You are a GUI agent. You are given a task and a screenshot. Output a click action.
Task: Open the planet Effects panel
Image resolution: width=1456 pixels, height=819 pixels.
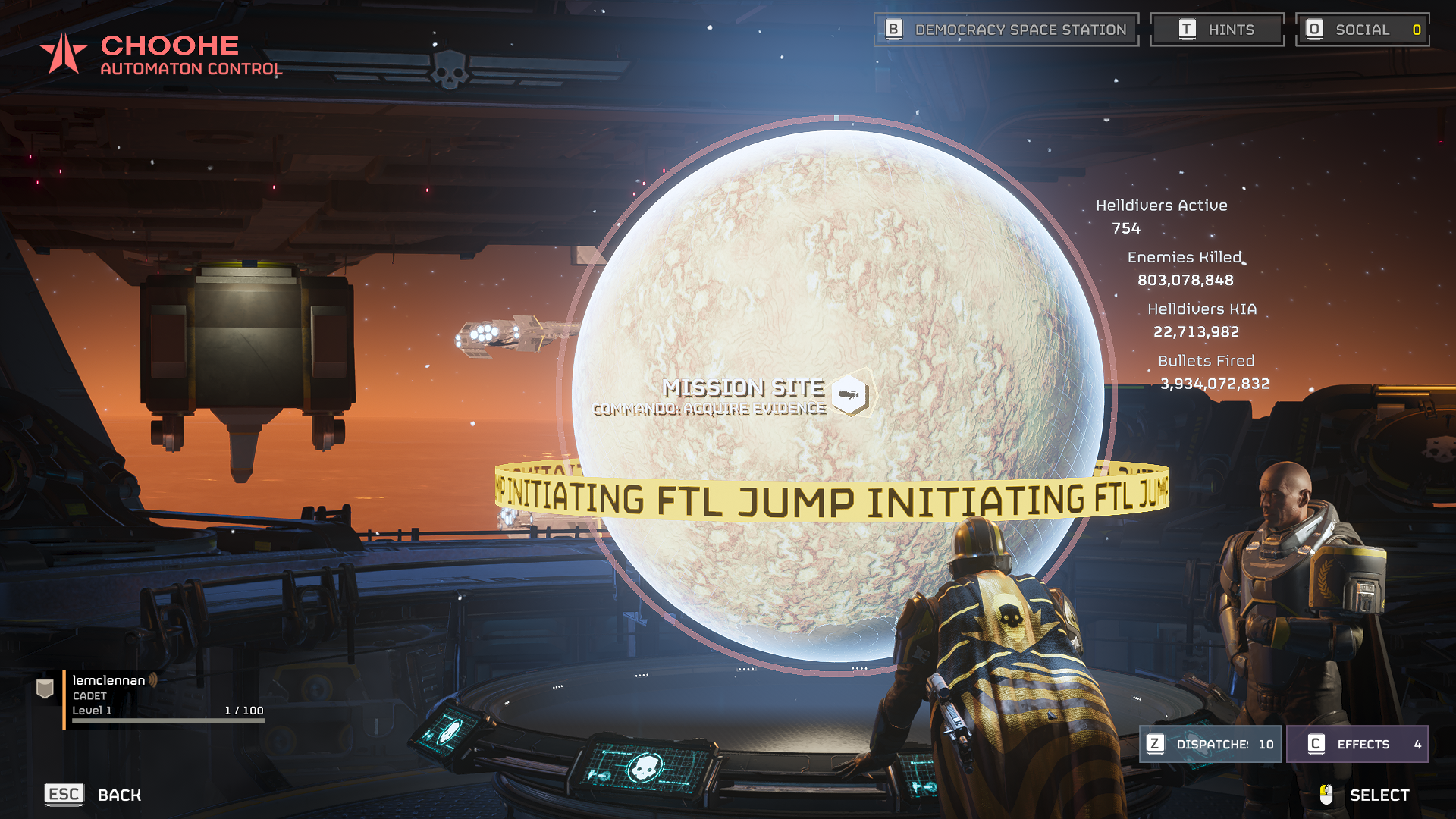pyautogui.click(x=1356, y=744)
